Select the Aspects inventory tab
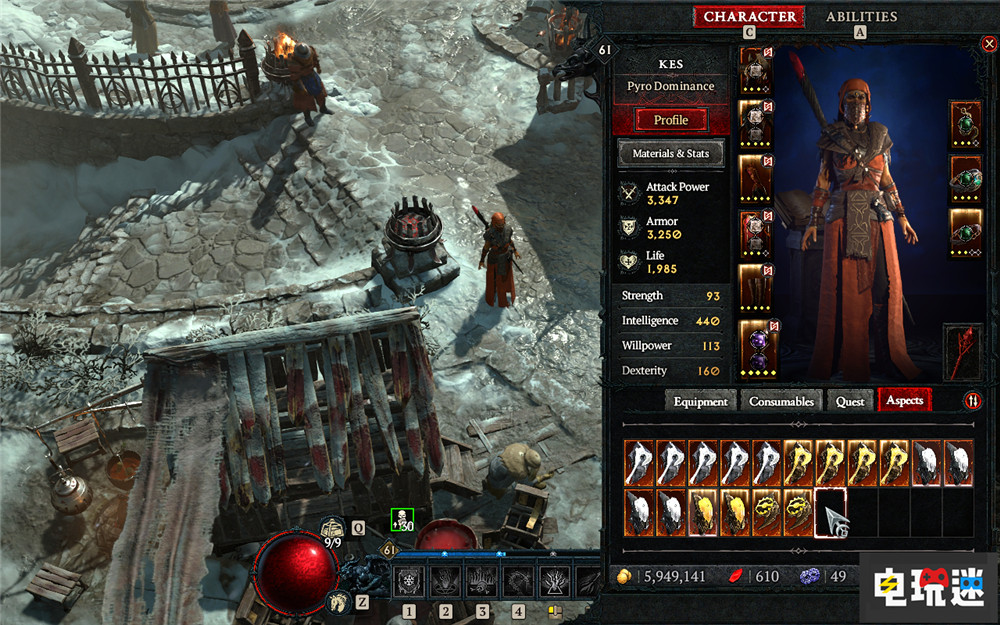 click(904, 401)
